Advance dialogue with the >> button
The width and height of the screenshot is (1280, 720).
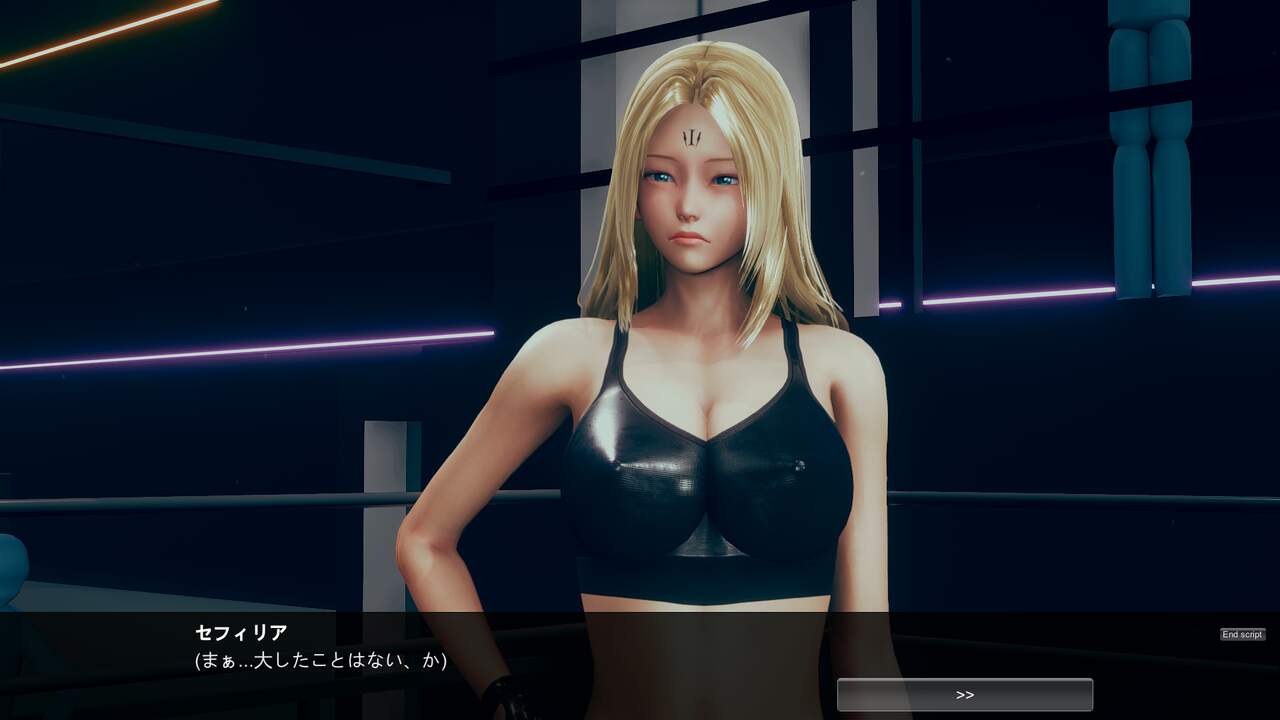(x=964, y=695)
